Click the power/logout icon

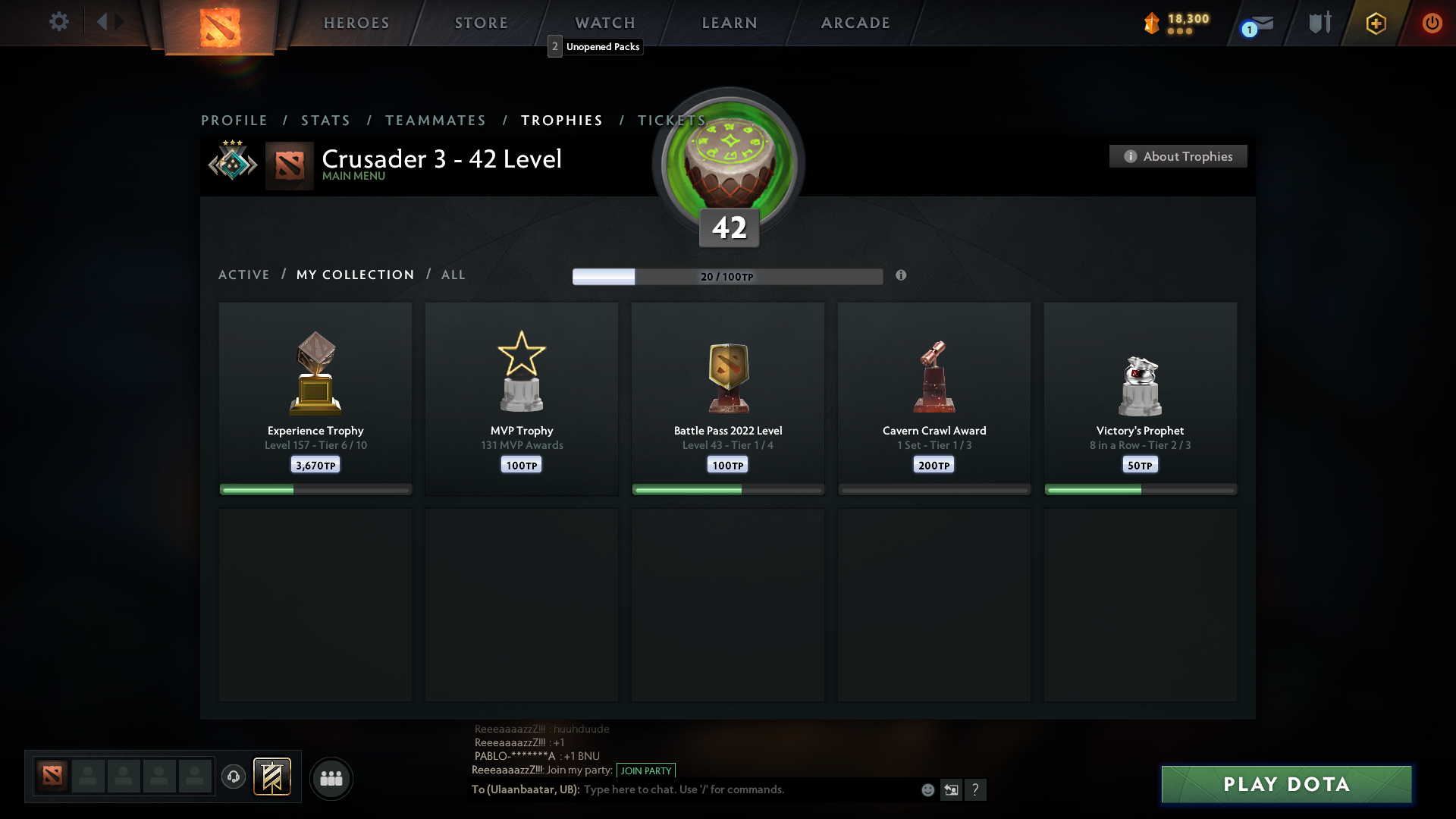[1432, 23]
